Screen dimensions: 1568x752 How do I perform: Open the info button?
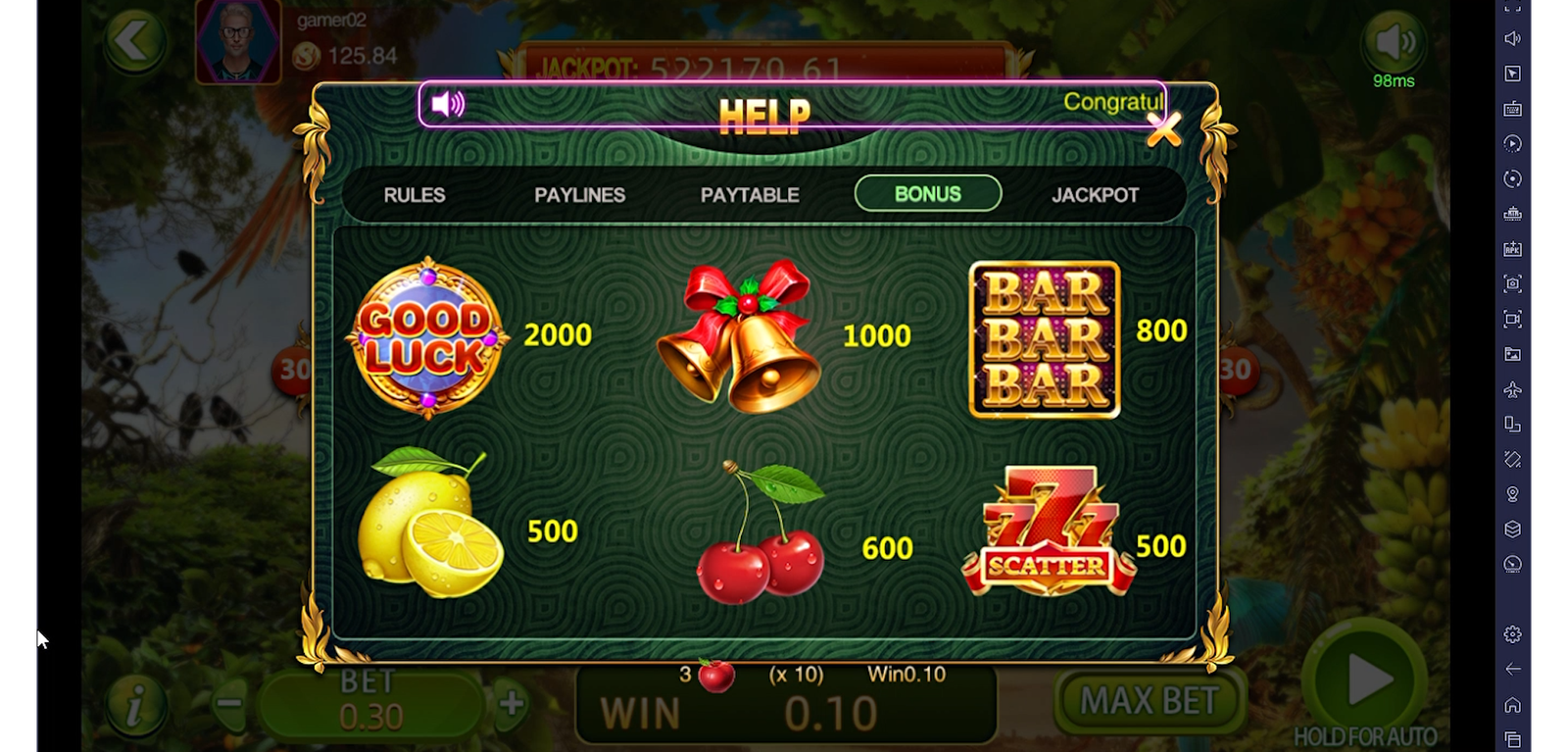[x=135, y=704]
